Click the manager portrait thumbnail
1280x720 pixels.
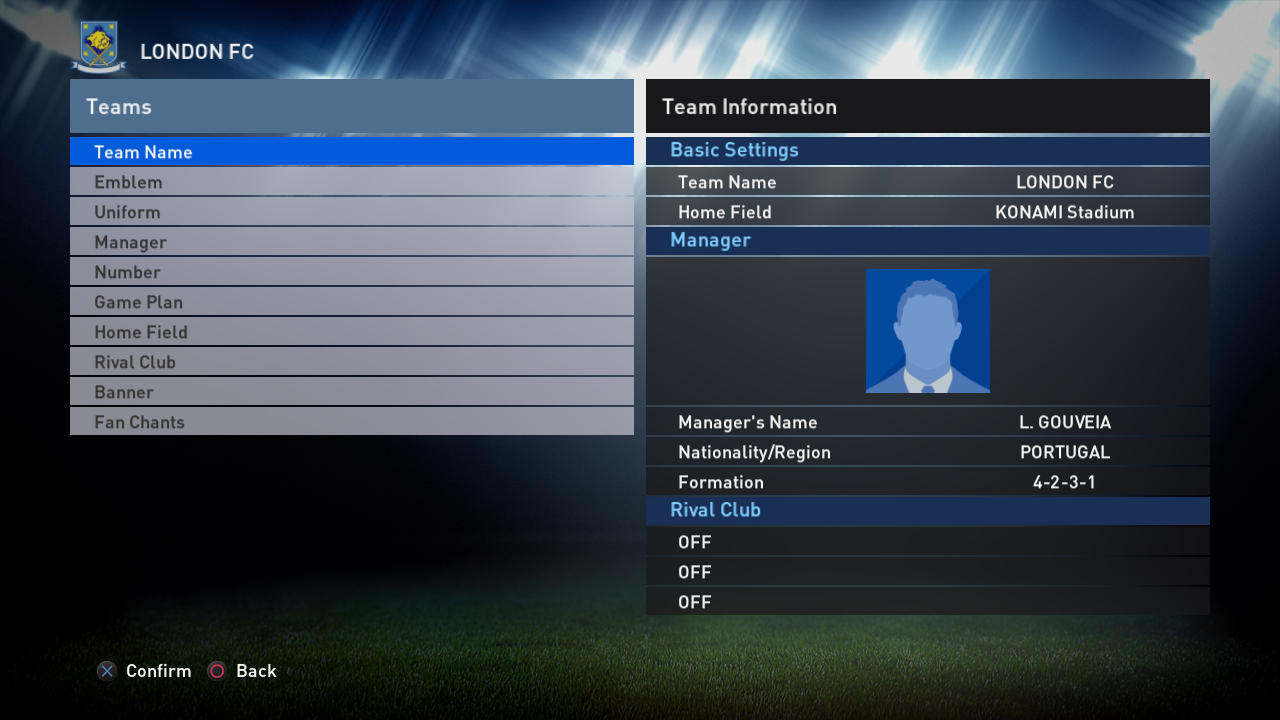[927, 331]
